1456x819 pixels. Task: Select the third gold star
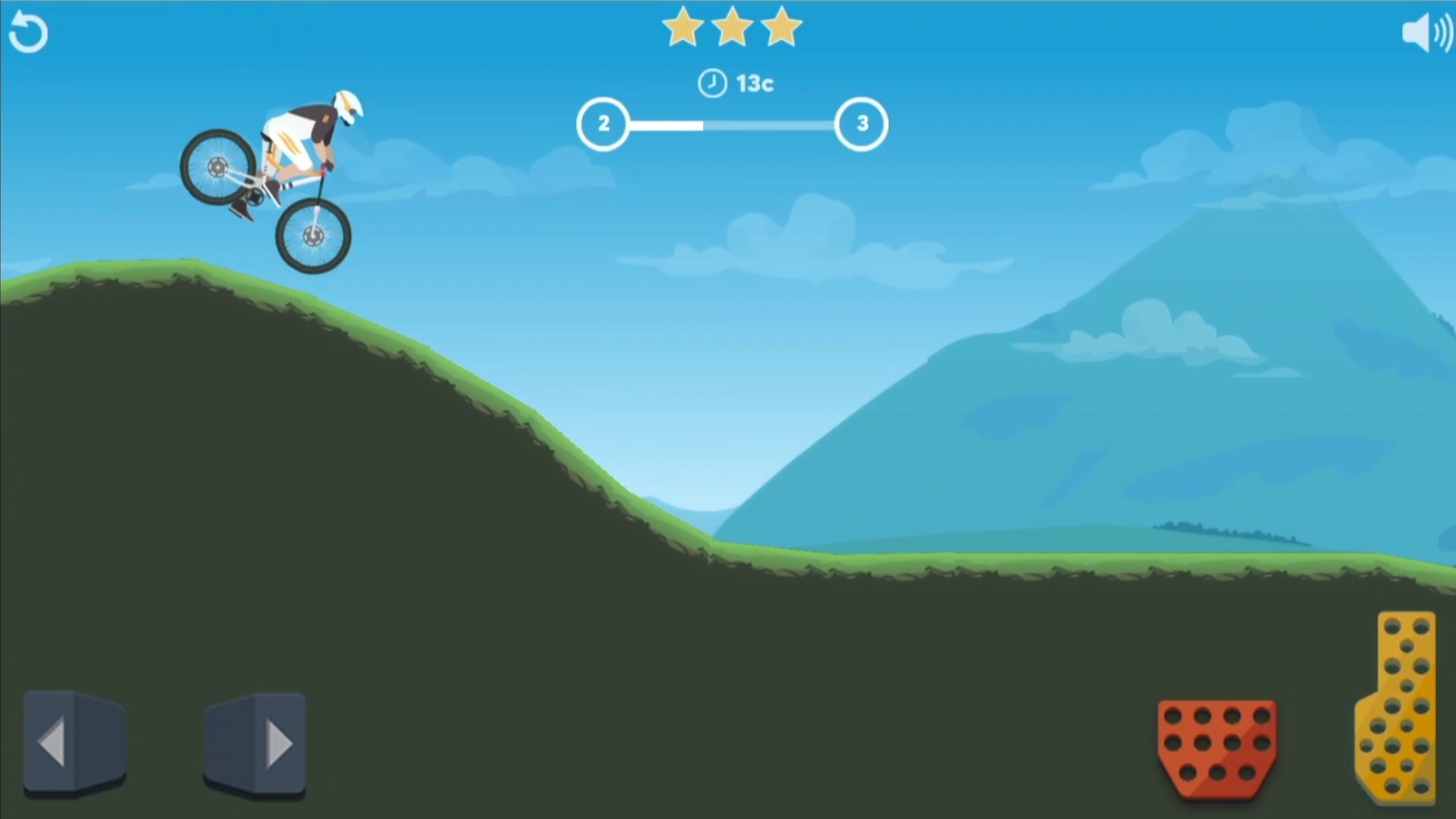pyautogui.click(x=783, y=27)
